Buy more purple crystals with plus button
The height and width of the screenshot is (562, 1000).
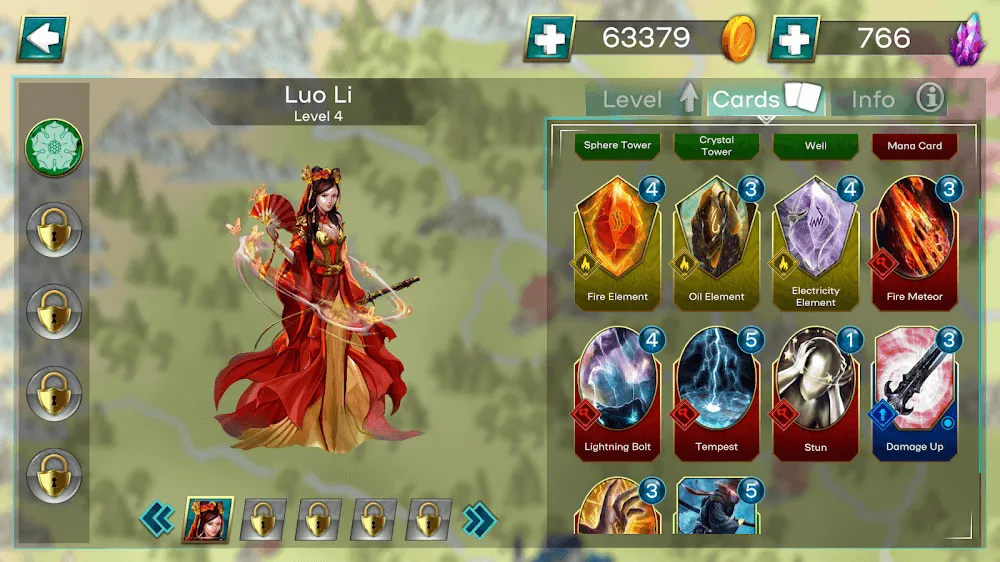794,39
